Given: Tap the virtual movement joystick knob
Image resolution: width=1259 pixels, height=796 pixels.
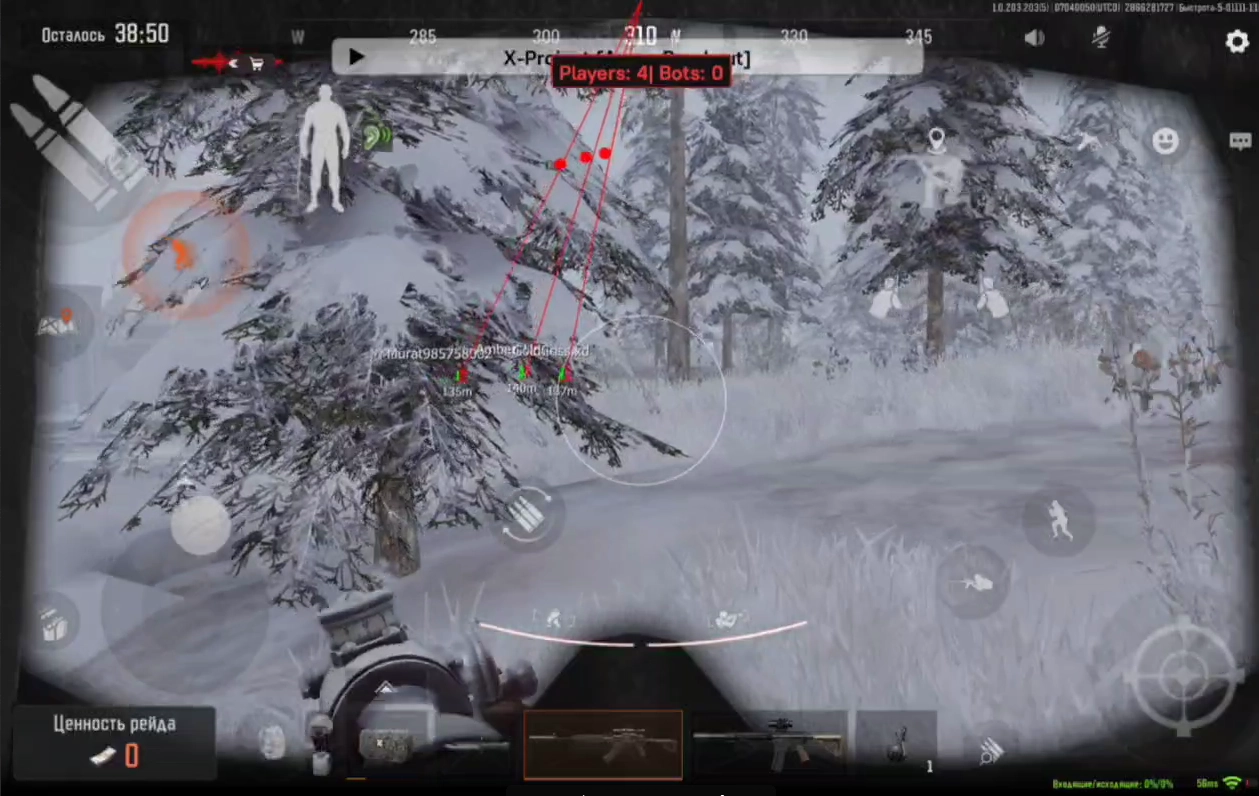Looking at the screenshot, I should tap(200, 525).
